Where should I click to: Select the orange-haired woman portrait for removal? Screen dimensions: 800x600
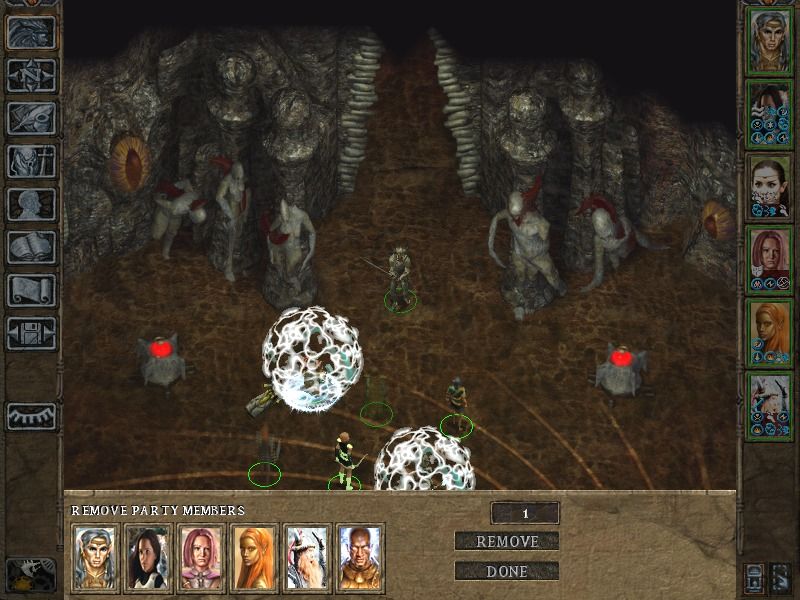(254, 559)
